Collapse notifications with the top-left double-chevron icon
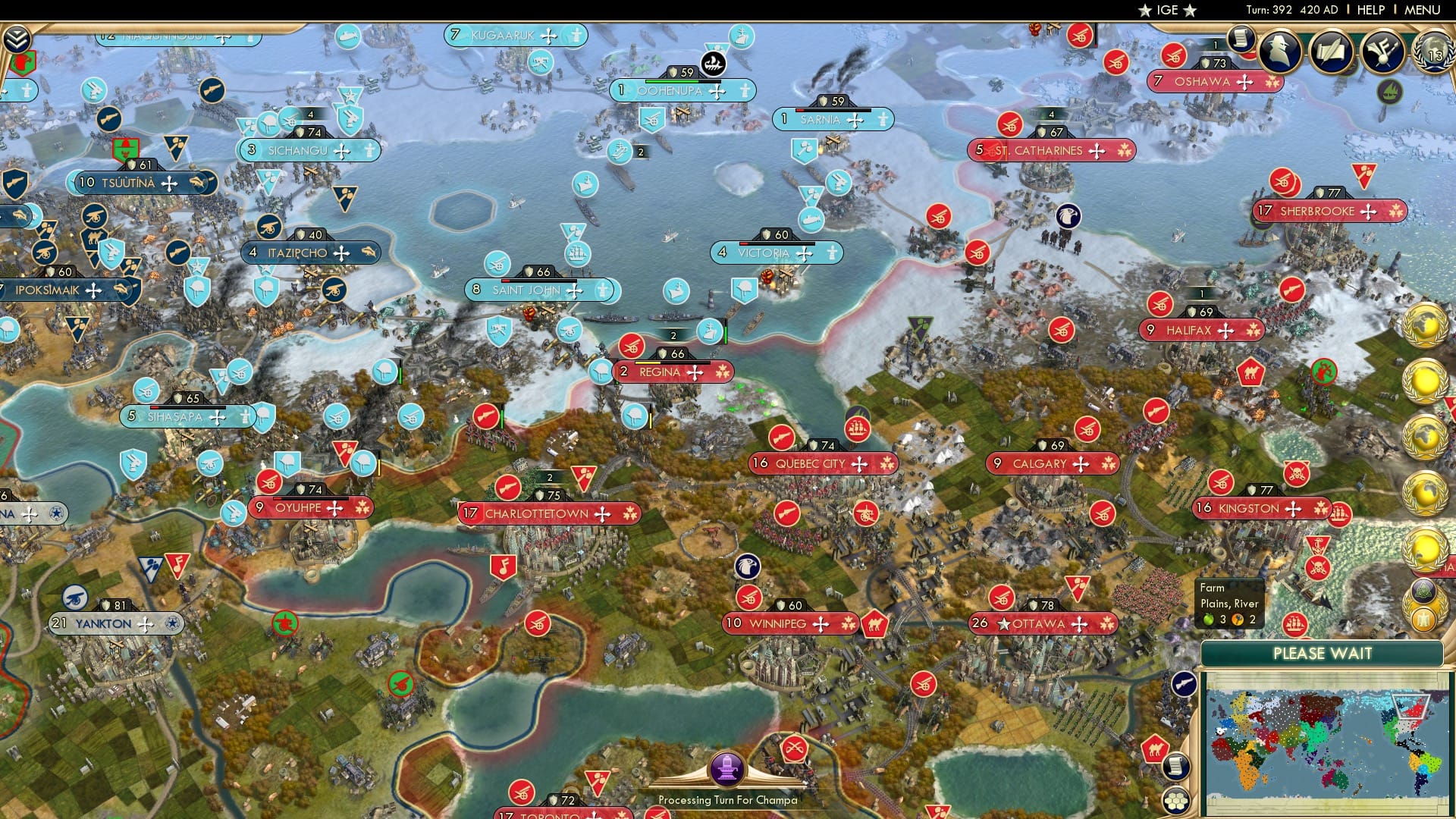 [17, 39]
